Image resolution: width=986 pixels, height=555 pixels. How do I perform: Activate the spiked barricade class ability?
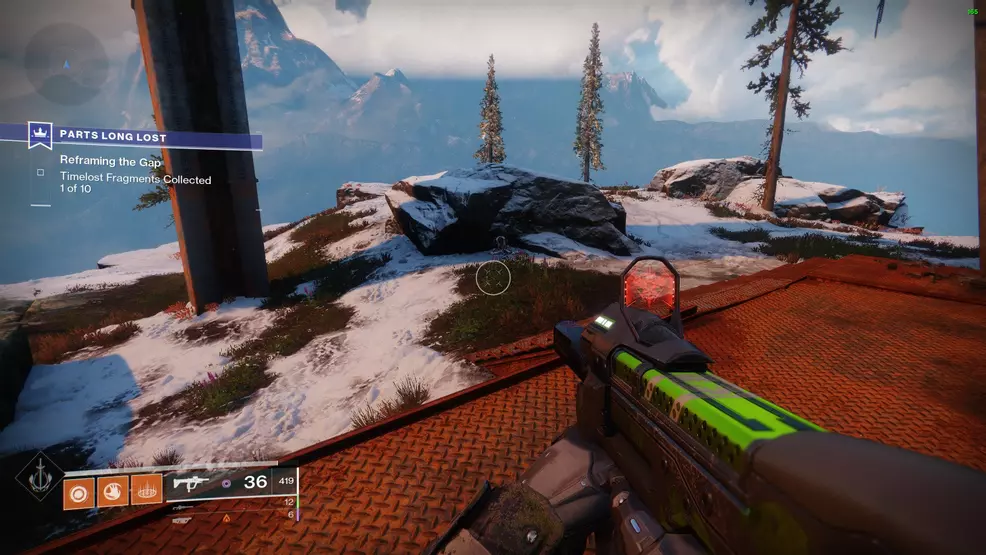146,491
